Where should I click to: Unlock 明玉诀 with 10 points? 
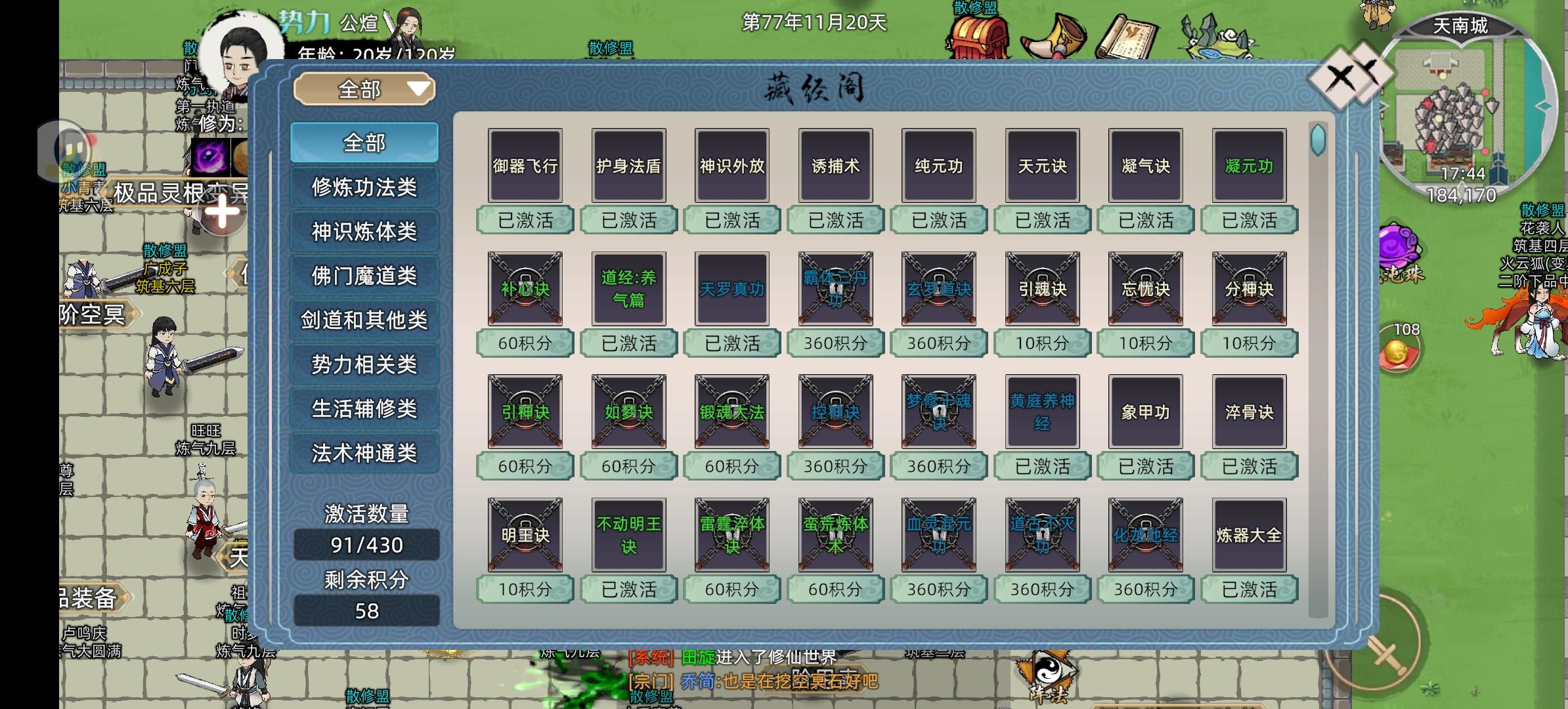(525, 589)
